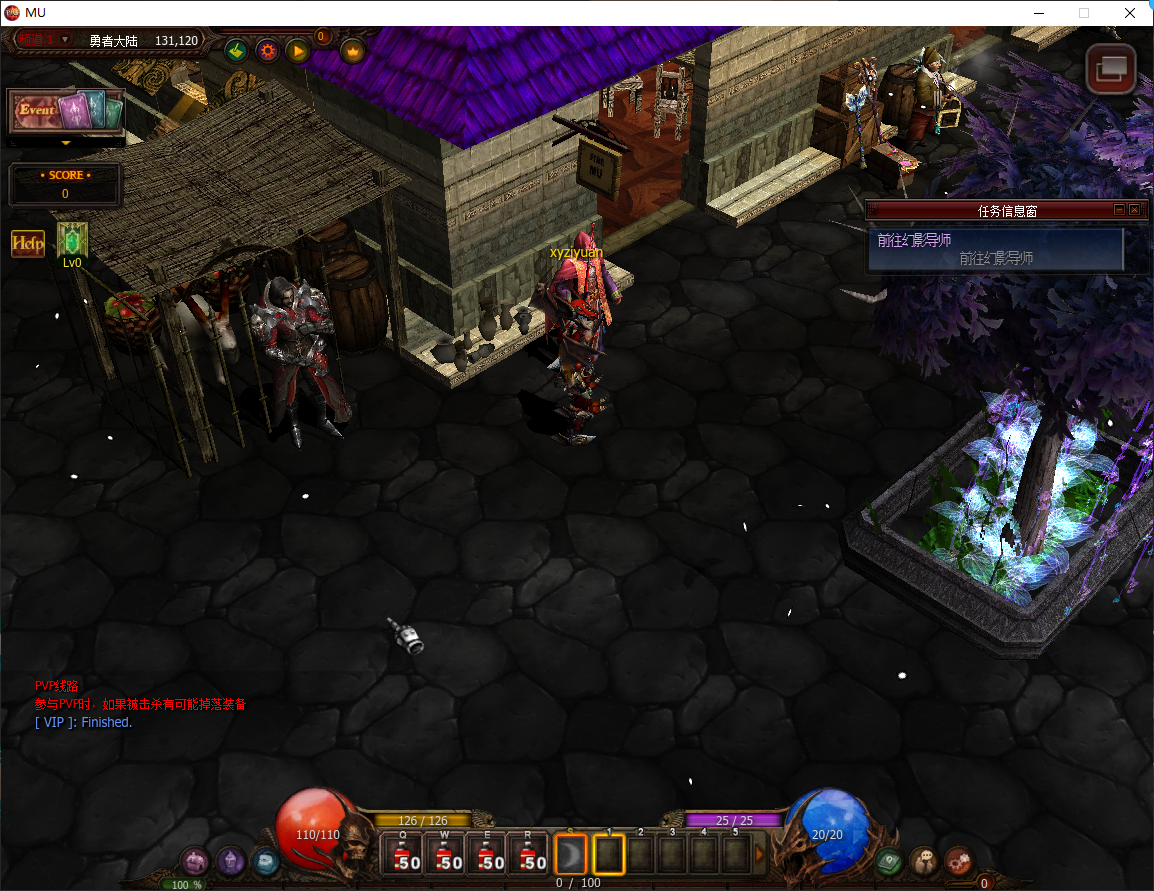The width and height of the screenshot is (1154, 891).
Task: Open the green book icon beside mana orb
Action: 888,859
